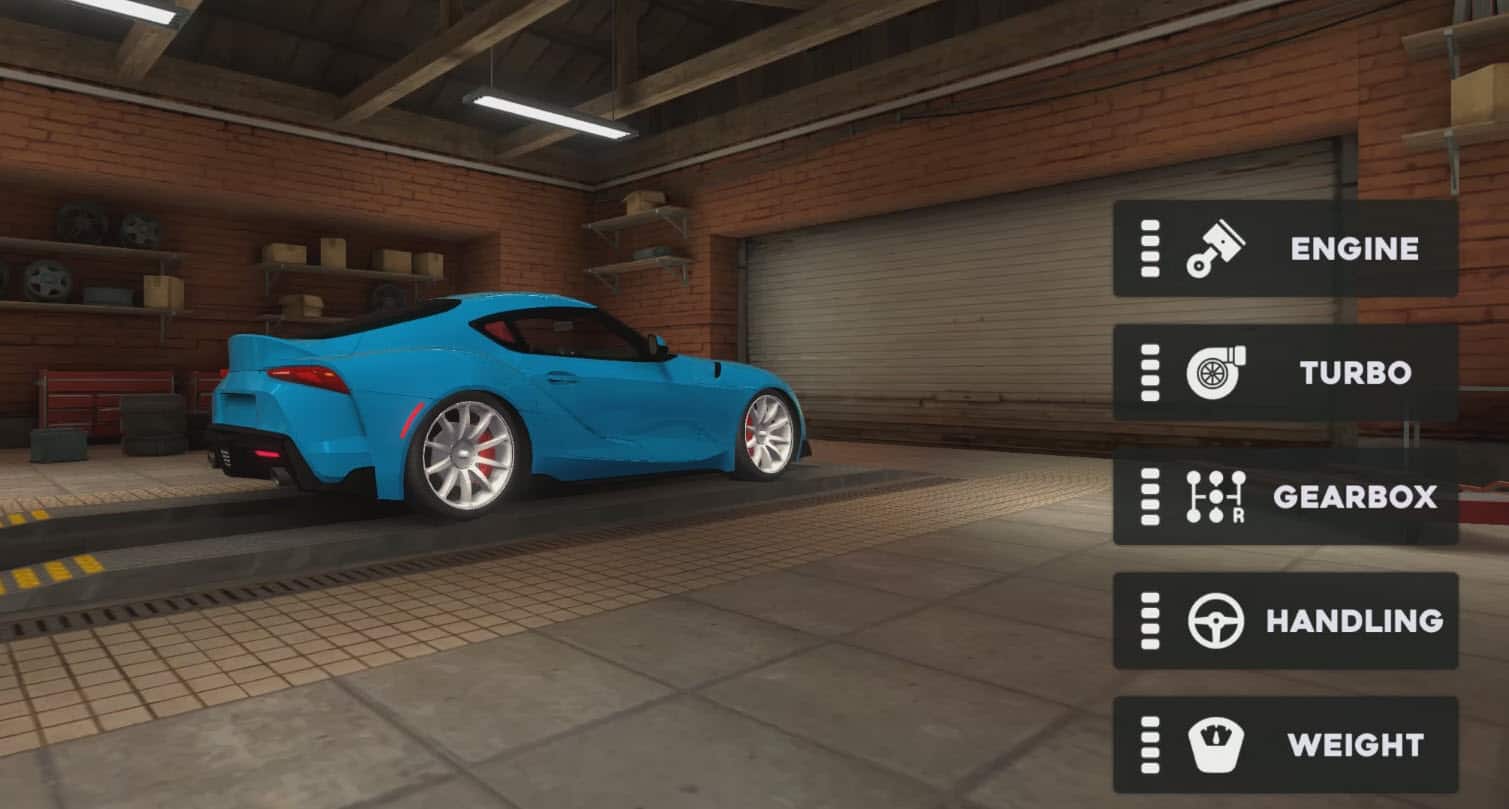Click the Weight upgrade level indicator segments
This screenshot has width=1509, height=809.
click(1148, 744)
